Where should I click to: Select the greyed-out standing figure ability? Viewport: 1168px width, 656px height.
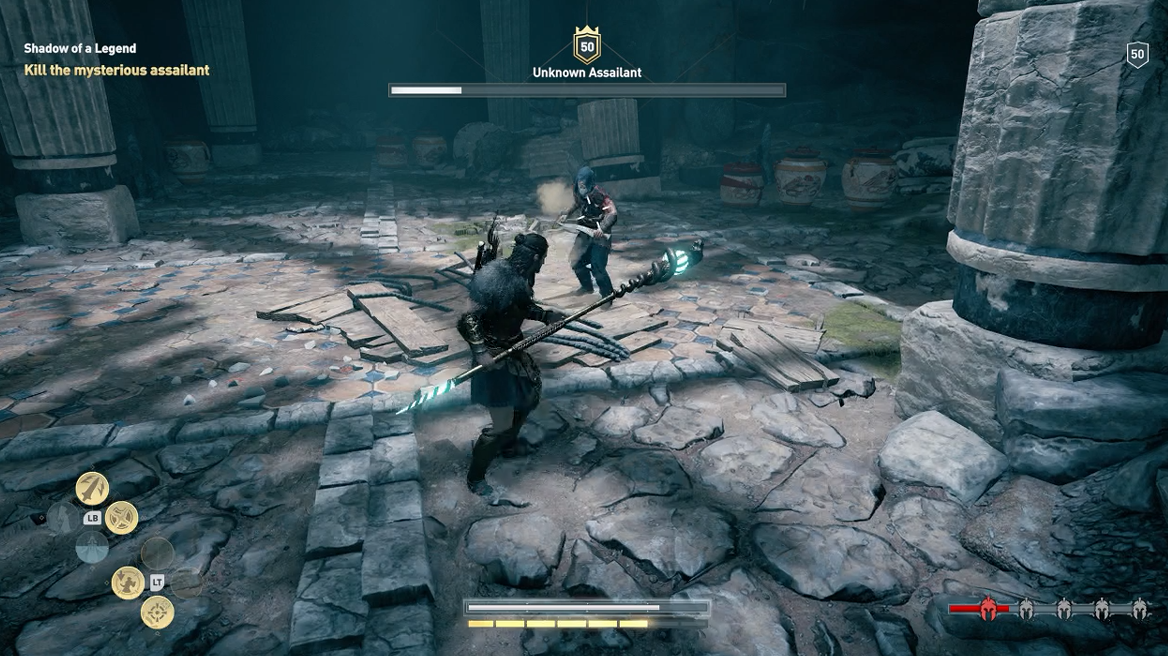(x=63, y=517)
